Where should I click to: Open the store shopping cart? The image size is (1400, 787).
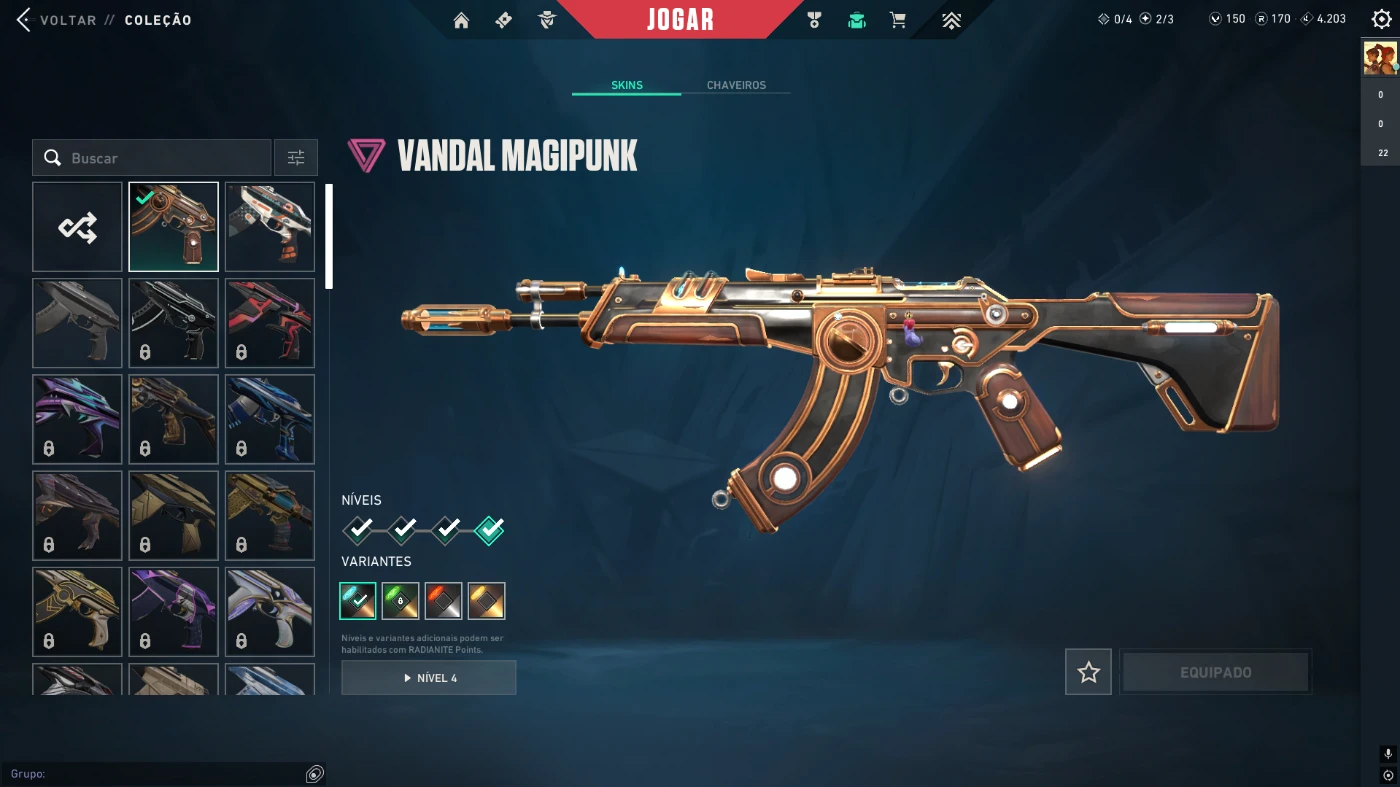(898, 20)
